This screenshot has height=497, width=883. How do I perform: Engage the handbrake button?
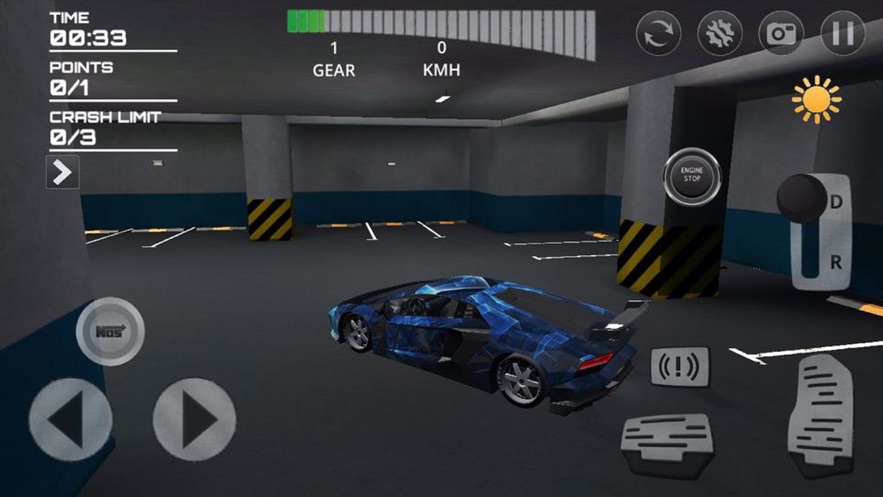pyautogui.click(x=680, y=367)
